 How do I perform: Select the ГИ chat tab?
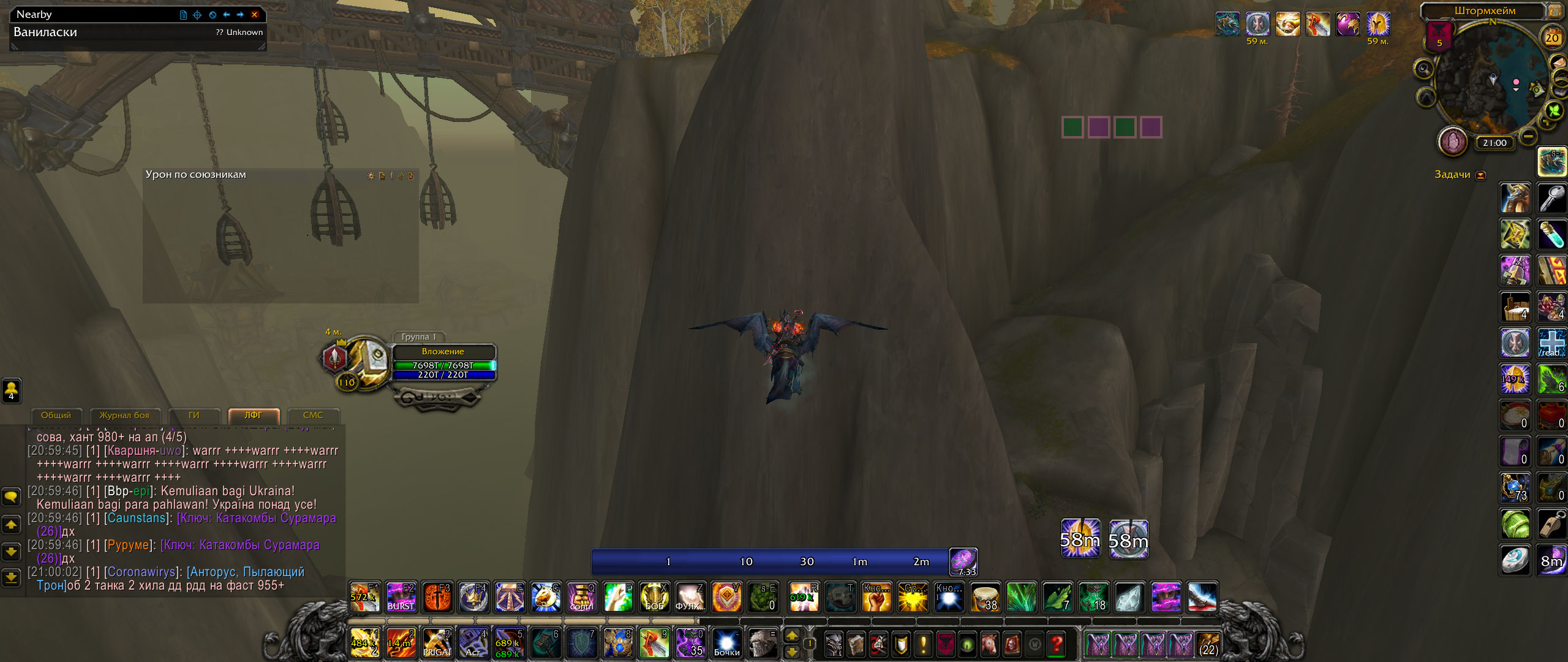(x=194, y=416)
